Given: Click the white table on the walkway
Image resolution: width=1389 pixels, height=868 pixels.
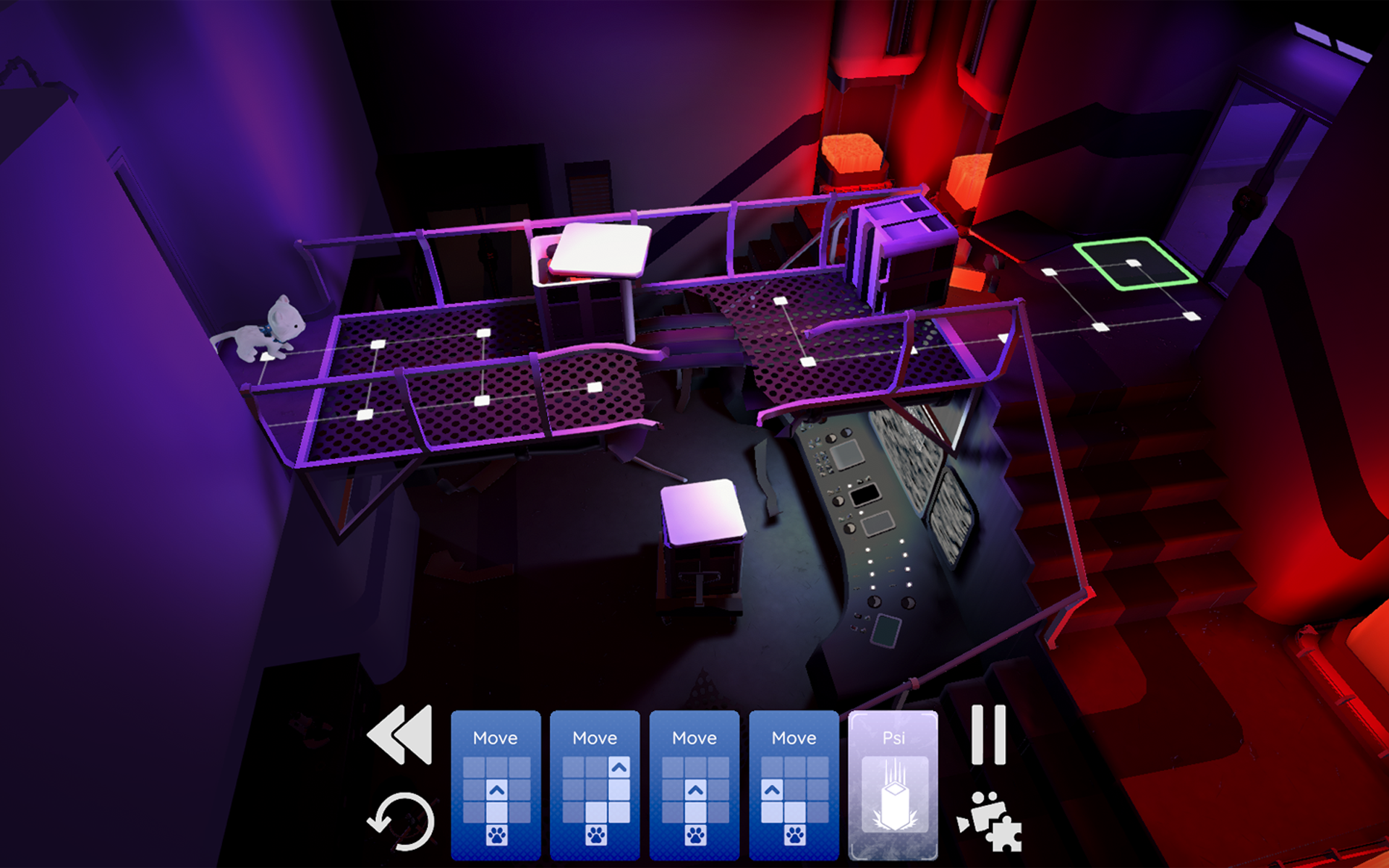Looking at the screenshot, I should (600, 250).
